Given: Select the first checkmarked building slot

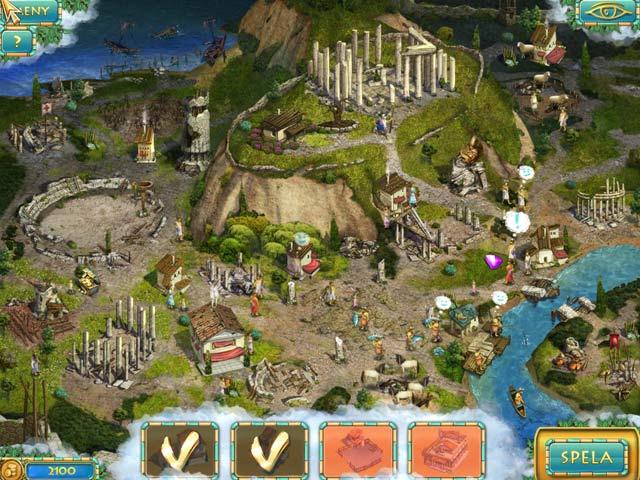Looking at the screenshot, I should (x=180, y=450).
